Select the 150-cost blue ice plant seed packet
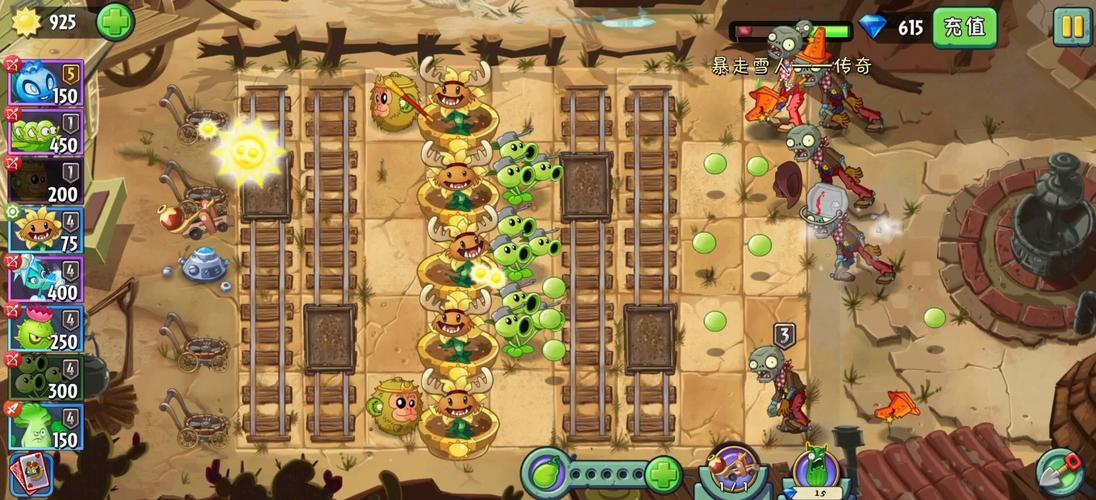The image size is (1096, 500). click(x=45, y=82)
